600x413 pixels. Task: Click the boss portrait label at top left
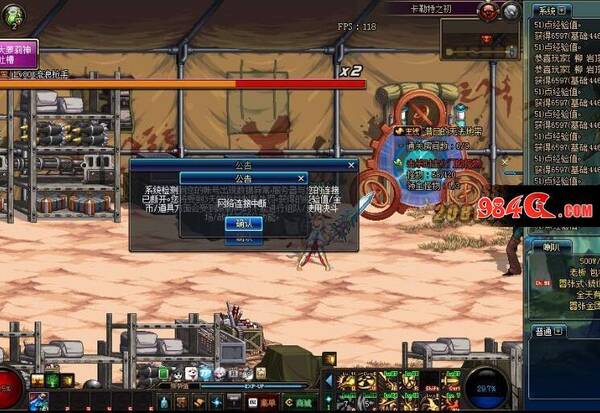click(19, 53)
